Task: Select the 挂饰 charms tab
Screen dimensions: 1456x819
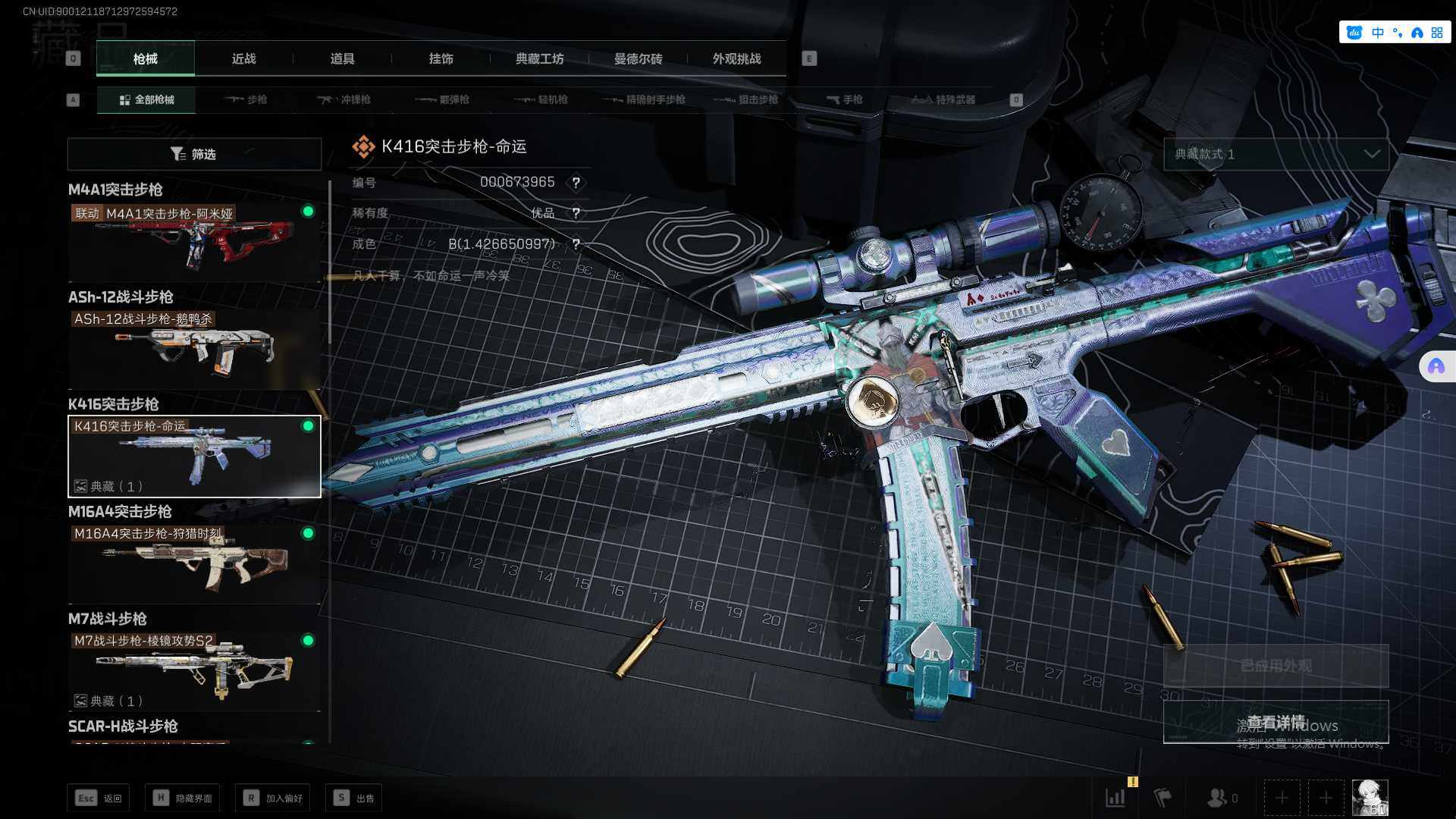Action: click(441, 58)
